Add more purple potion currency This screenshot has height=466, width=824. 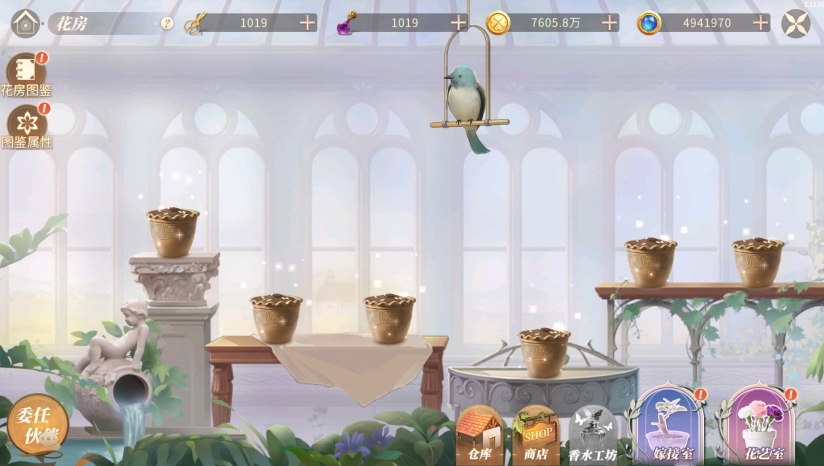(458, 22)
